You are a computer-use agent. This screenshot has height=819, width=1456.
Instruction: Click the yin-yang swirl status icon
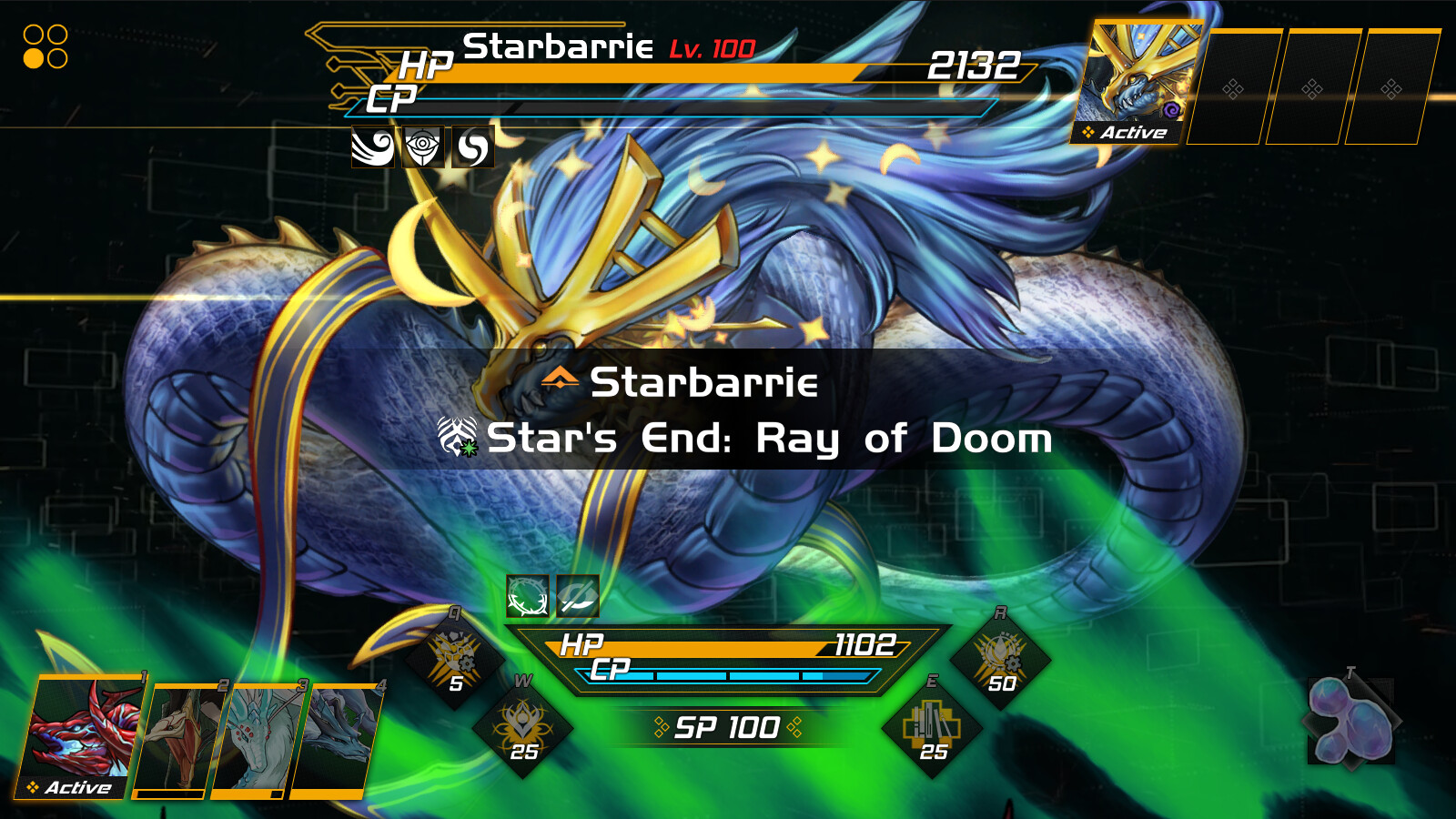(470, 145)
